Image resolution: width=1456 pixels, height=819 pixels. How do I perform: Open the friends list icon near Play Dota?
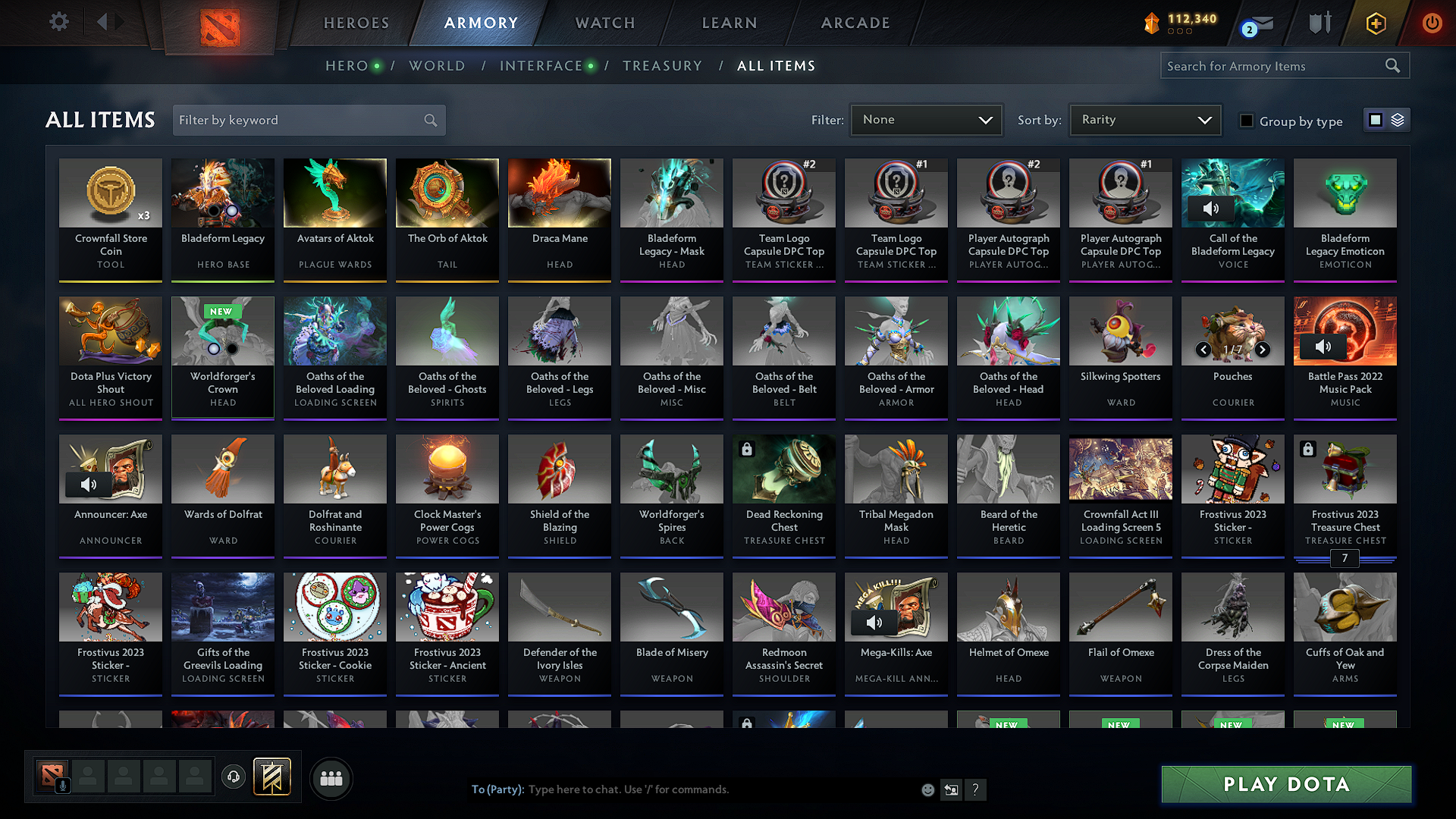331,778
